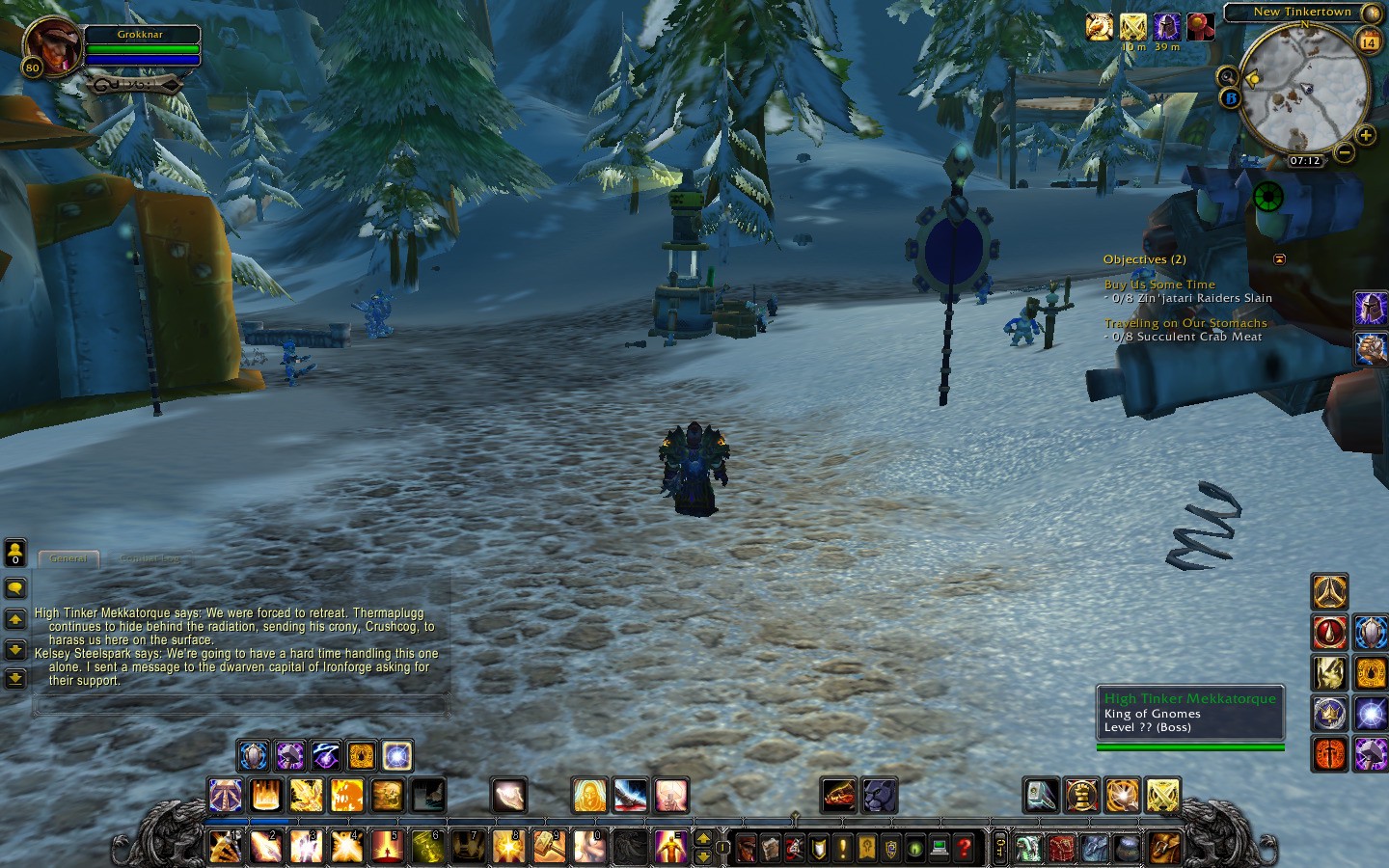Use the gold hammer ability in slot 9

tap(548, 847)
